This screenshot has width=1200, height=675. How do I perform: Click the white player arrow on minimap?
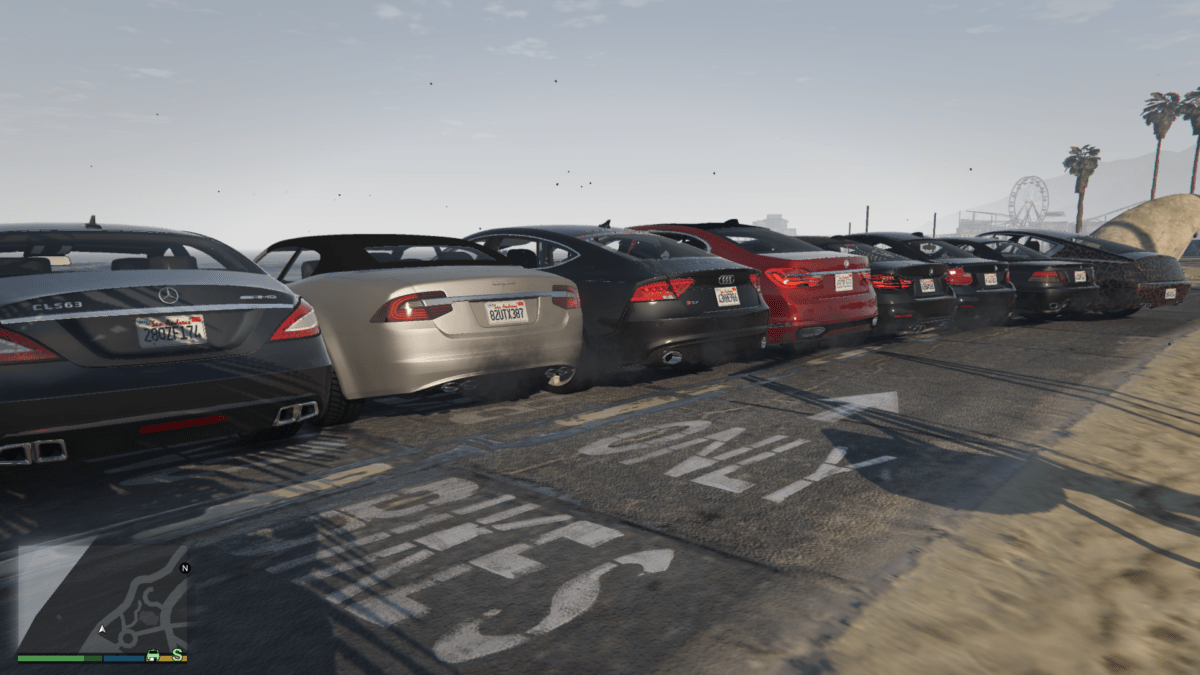(103, 629)
